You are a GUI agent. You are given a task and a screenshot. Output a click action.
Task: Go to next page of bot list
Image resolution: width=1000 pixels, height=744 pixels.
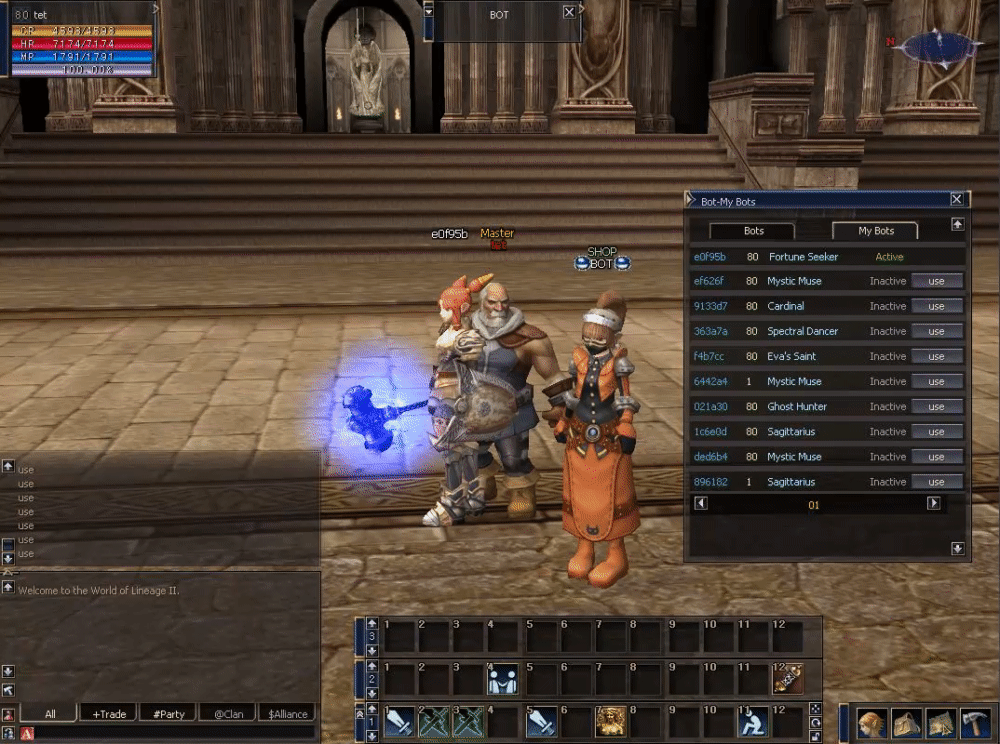[x=934, y=504]
